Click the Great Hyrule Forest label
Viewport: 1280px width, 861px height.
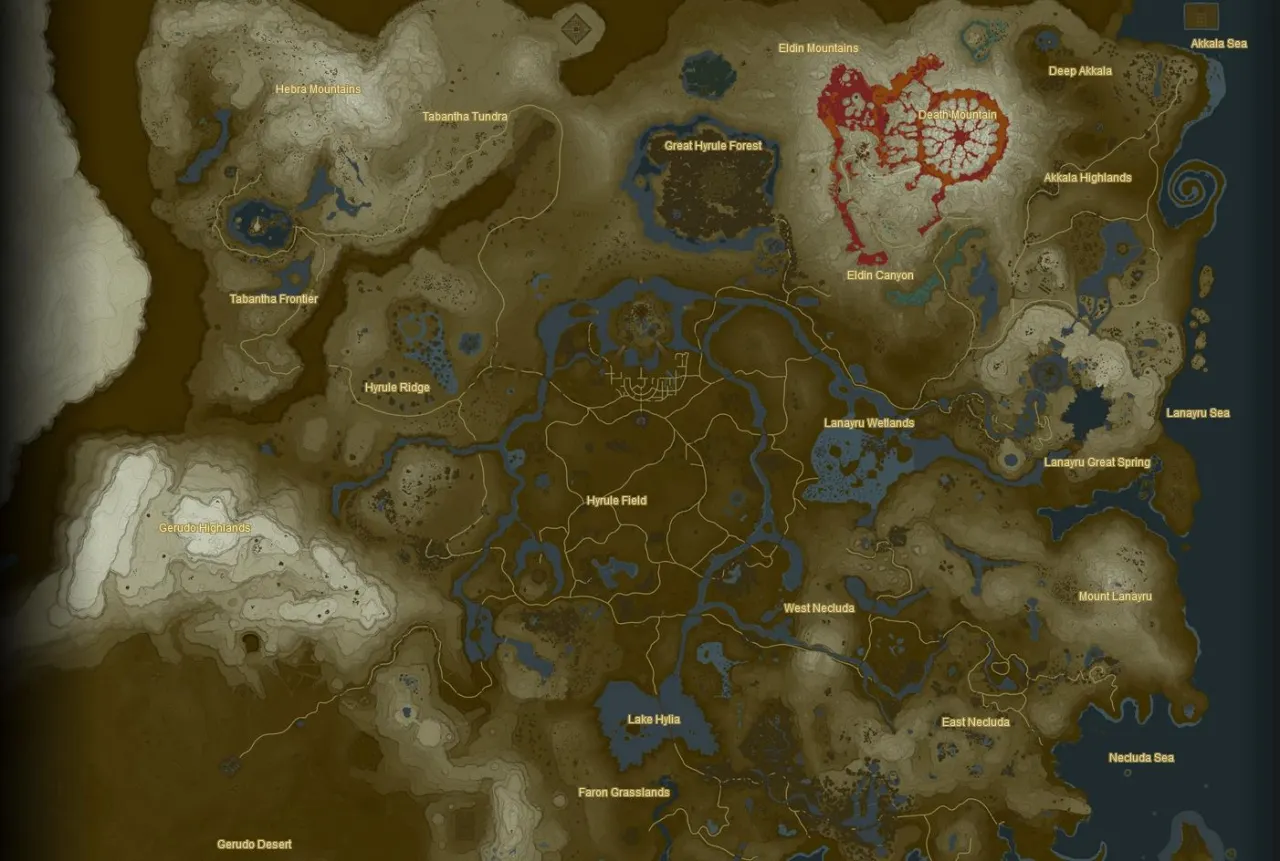713,145
